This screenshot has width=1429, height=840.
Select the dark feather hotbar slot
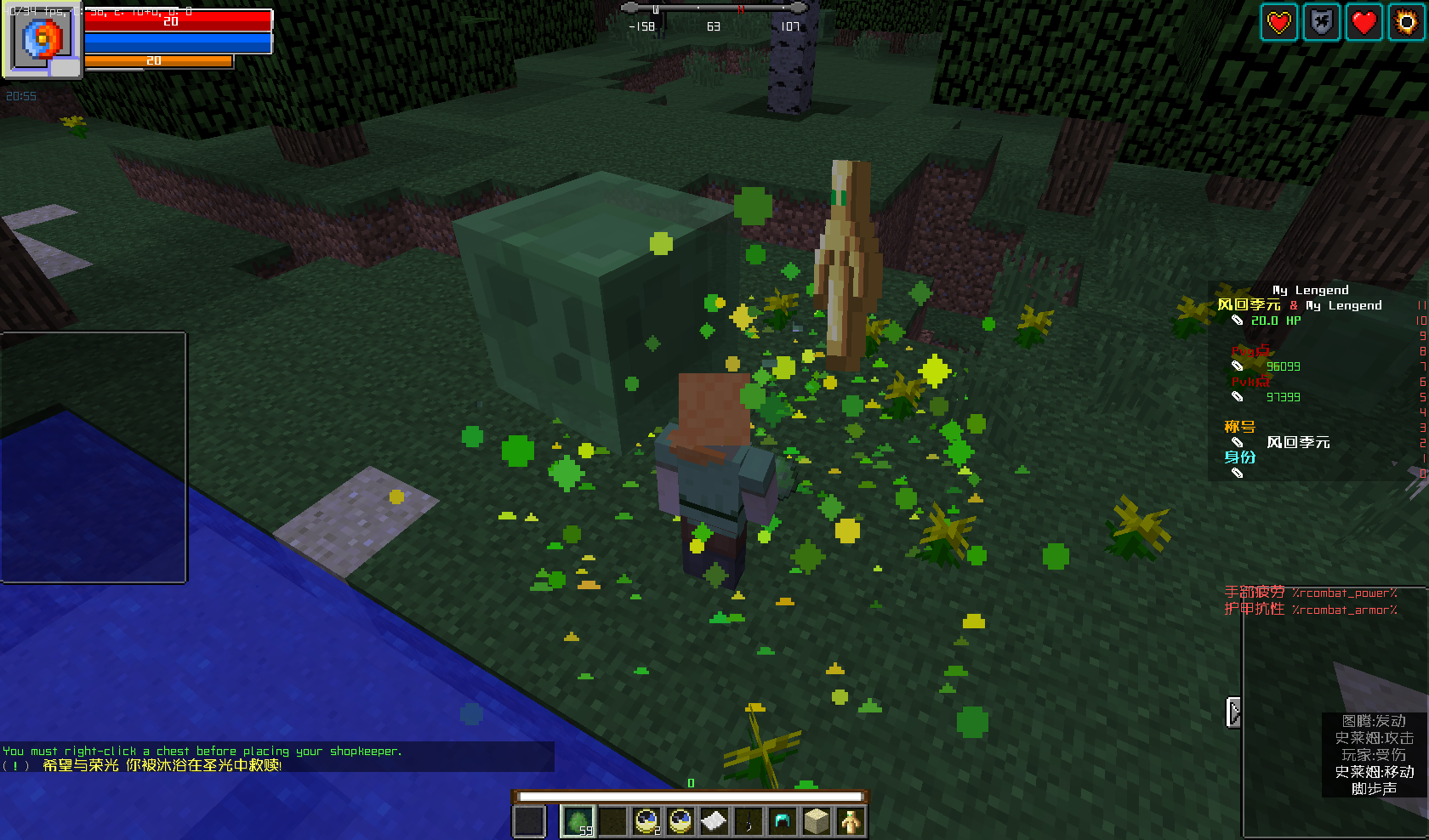[x=748, y=821]
